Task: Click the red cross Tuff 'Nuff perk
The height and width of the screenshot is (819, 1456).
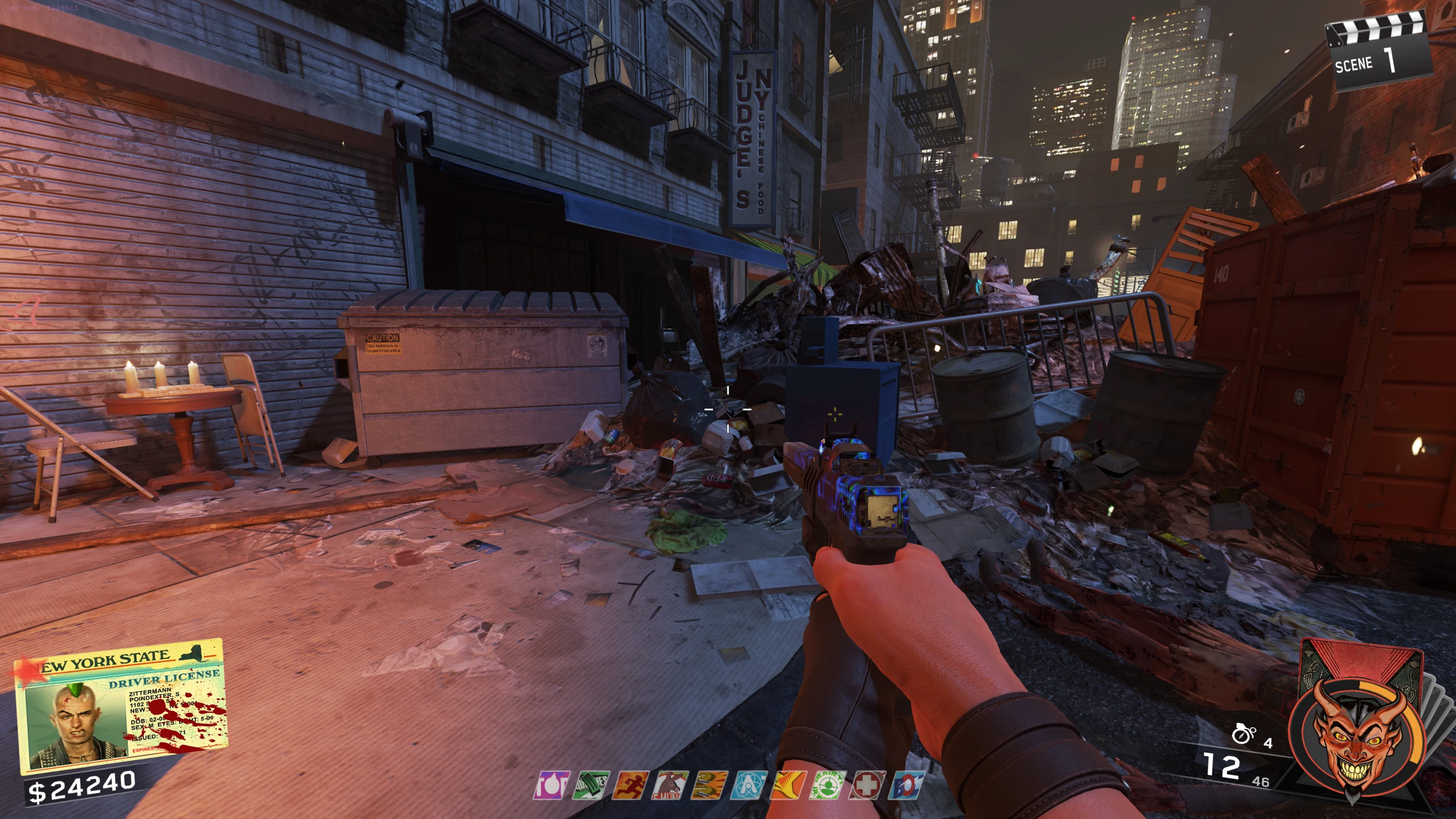Action: pos(867,785)
